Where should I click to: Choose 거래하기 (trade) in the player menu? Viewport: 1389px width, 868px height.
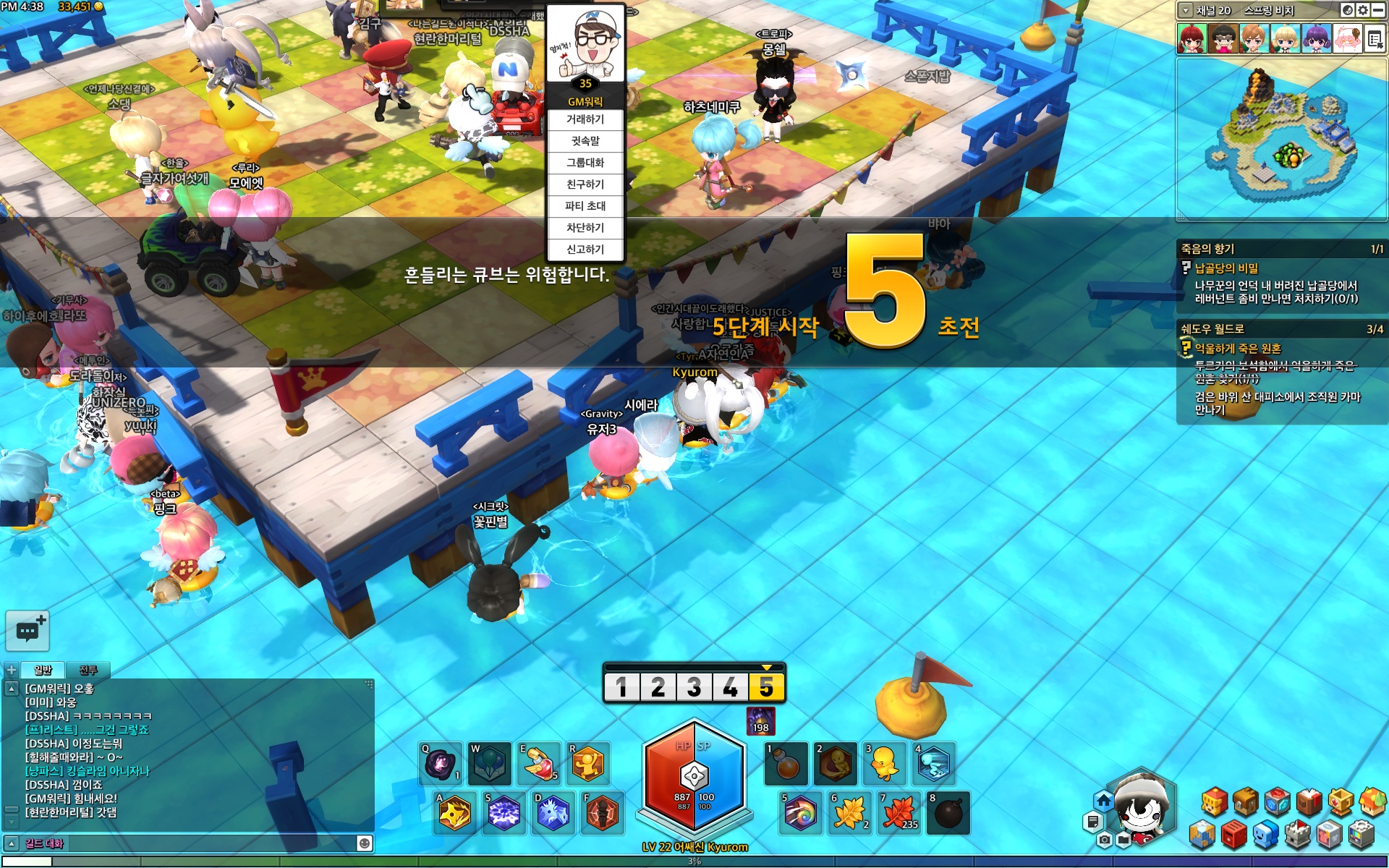coord(585,119)
